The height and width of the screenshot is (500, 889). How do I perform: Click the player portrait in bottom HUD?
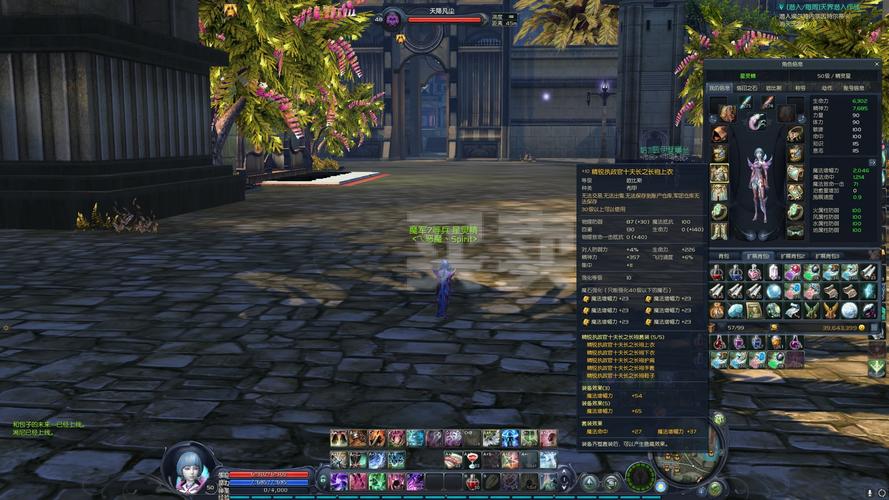pyautogui.click(x=187, y=469)
